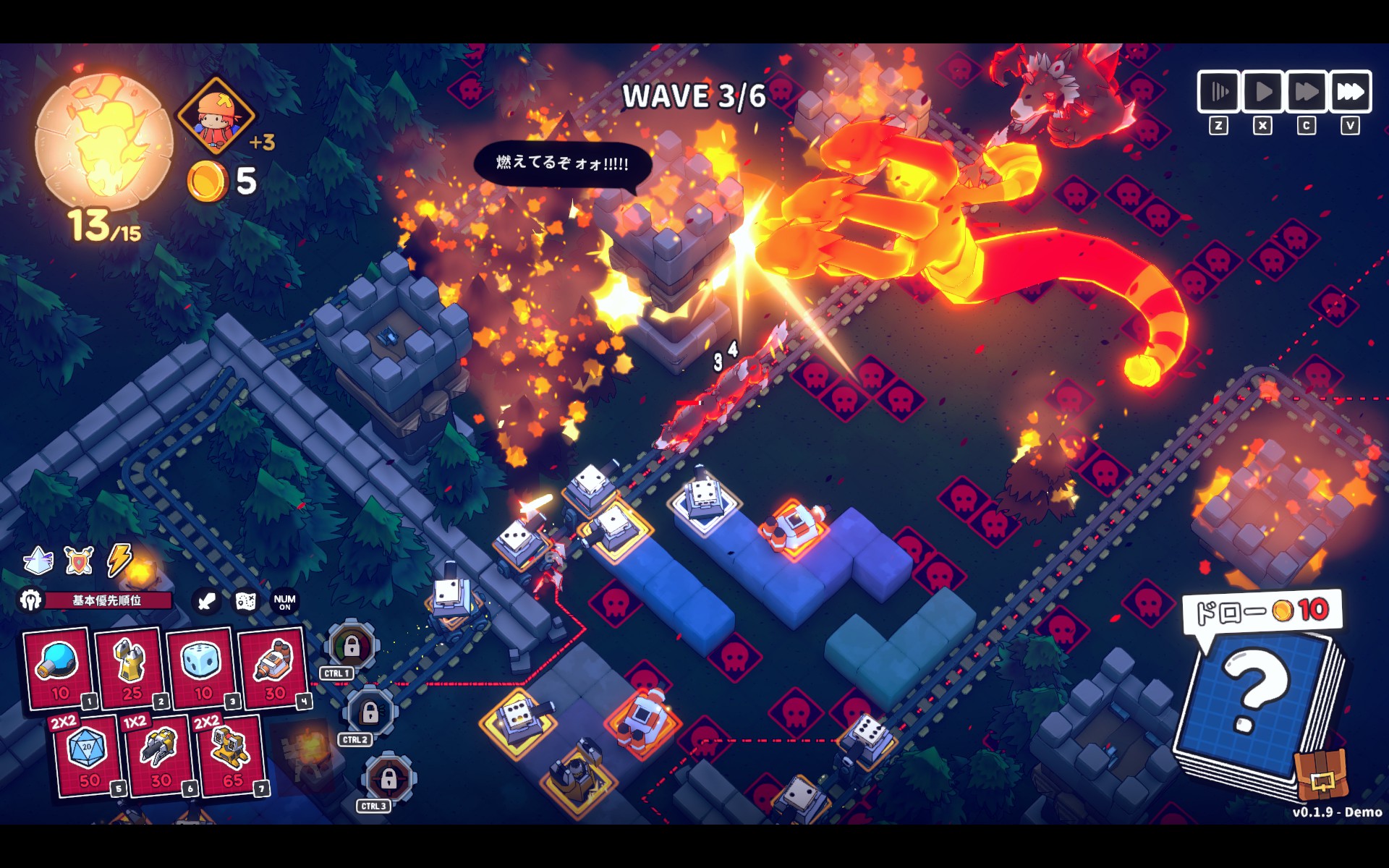
Task: Select the blue dome cannon card costing 10
Action: tap(58, 667)
